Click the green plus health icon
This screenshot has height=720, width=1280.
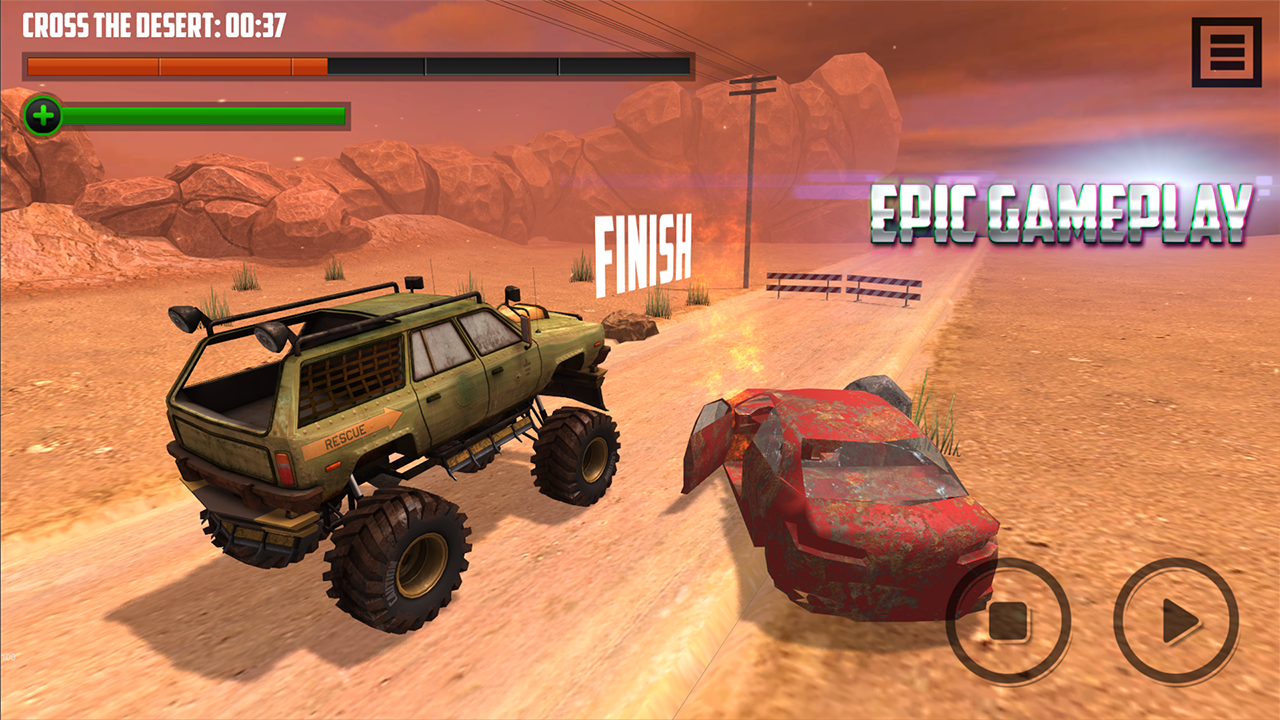tap(44, 117)
